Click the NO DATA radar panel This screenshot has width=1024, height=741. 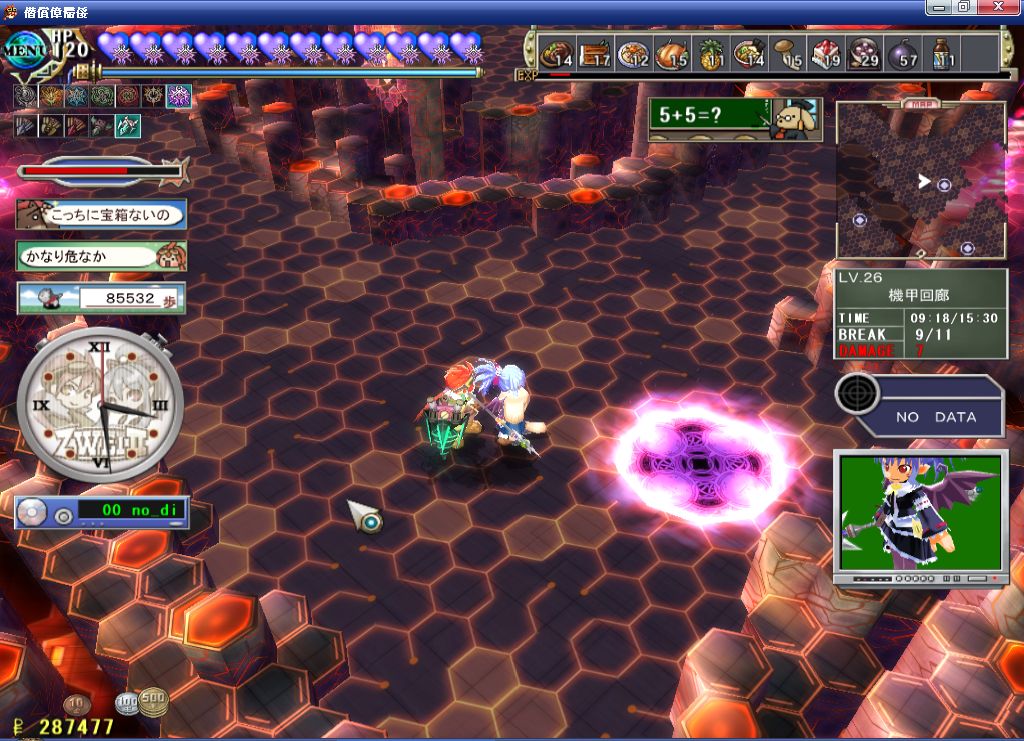pyautogui.click(x=920, y=404)
